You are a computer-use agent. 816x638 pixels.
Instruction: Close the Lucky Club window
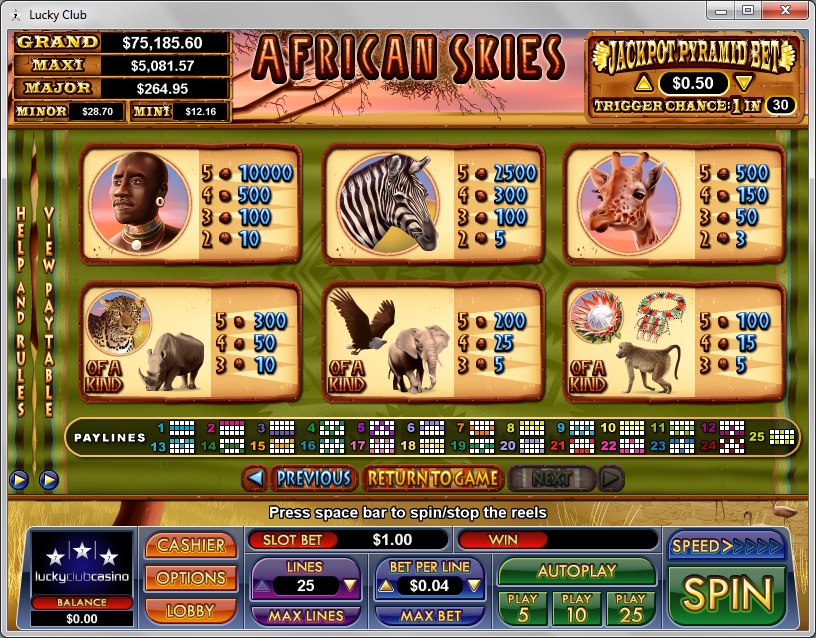click(x=785, y=10)
